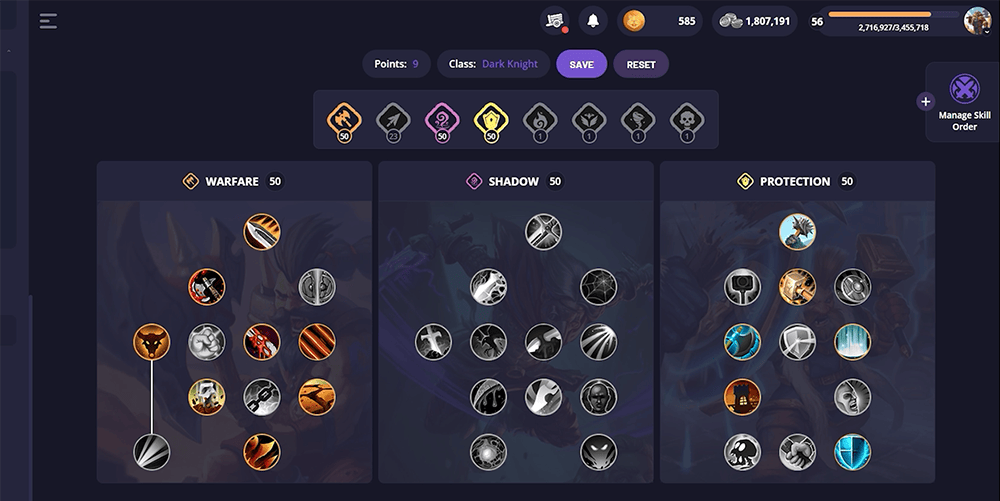This screenshot has width=1000, height=501.
Task: Open Manage Skill Order panel
Action: 964,102
